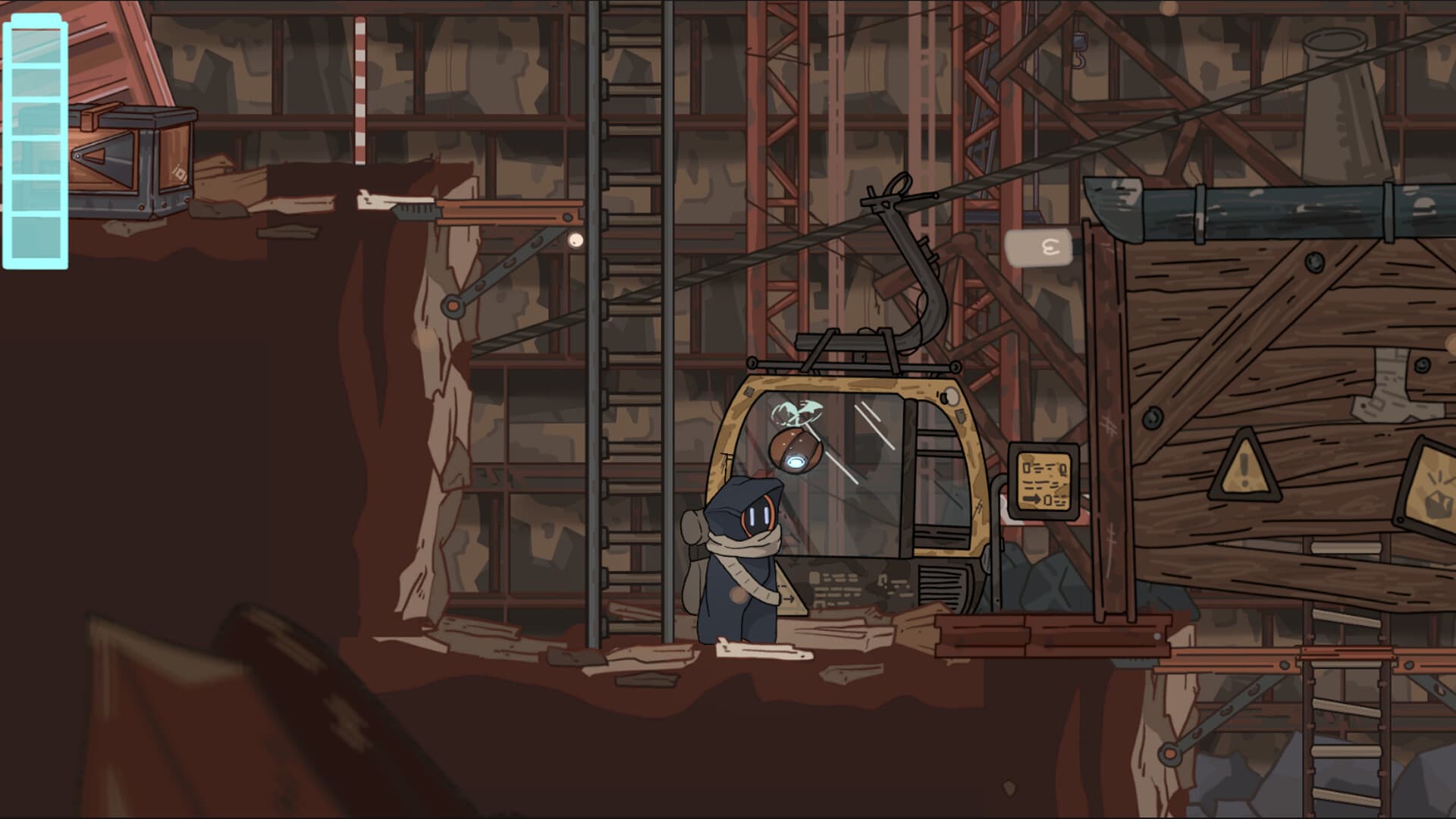
Task: Activate the small glowing orb near the beam
Action: tap(576, 239)
